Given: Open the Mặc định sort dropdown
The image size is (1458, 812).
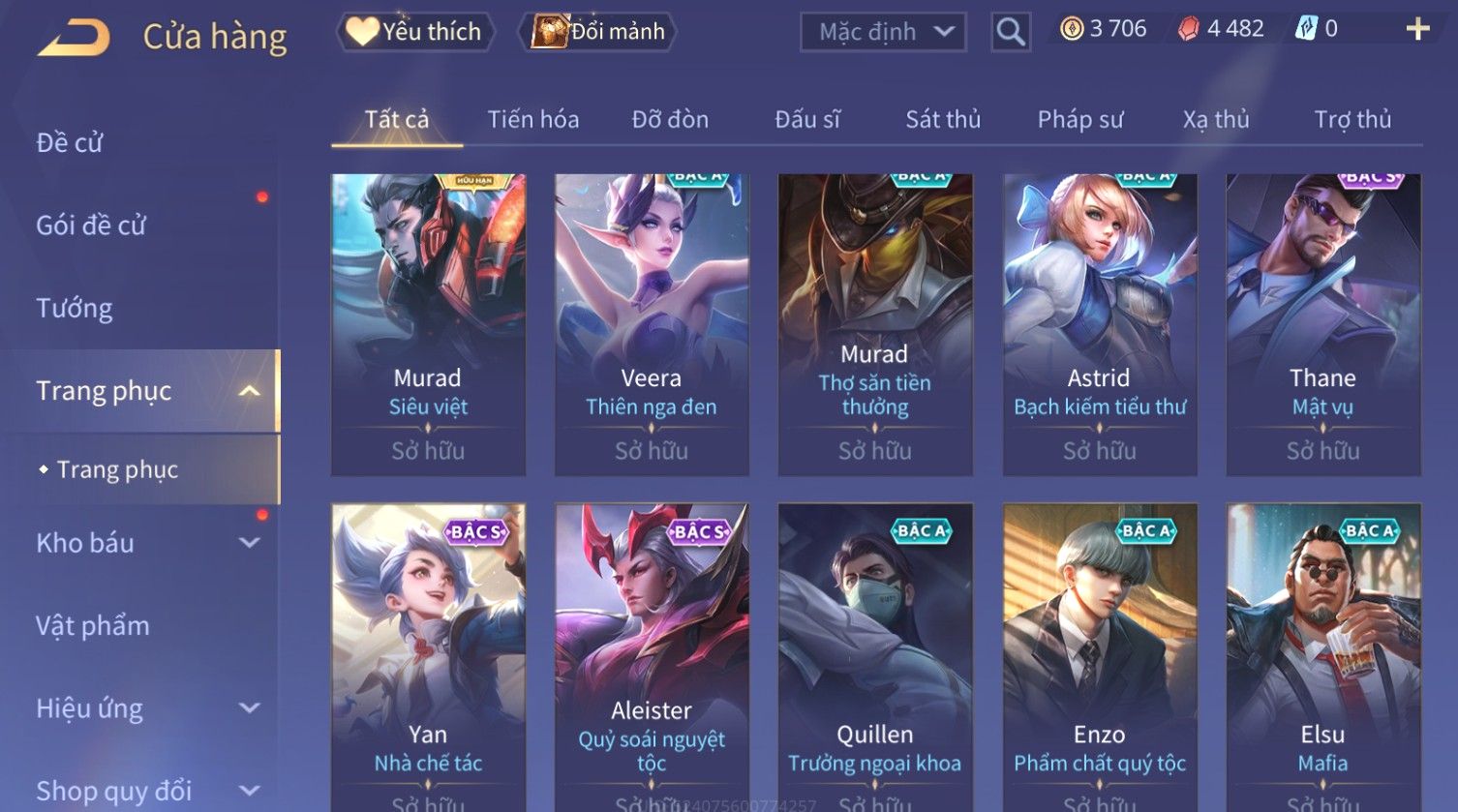Looking at the screenshot, I should (x=883, y=32).
